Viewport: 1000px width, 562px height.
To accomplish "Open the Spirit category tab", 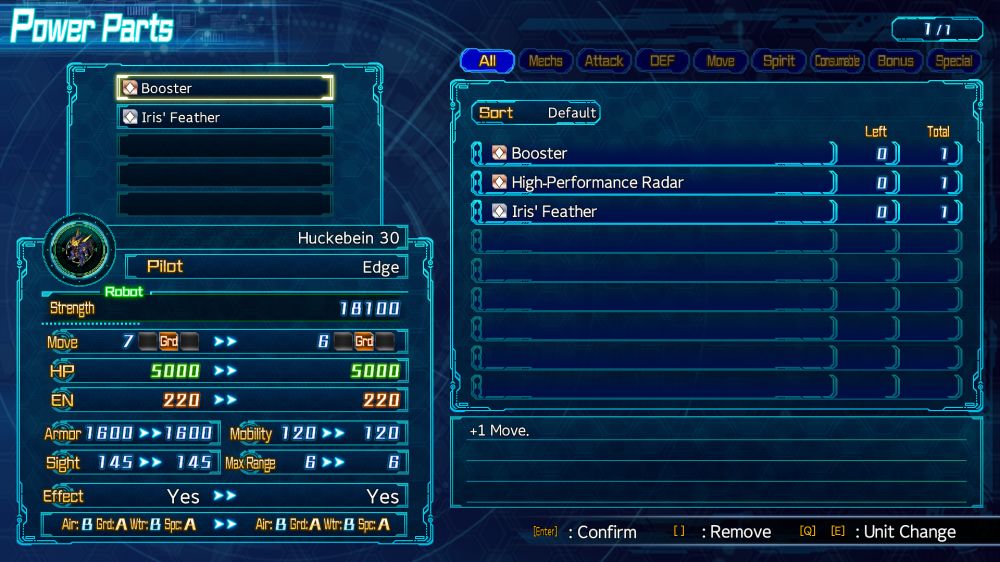I will (779, 61).
